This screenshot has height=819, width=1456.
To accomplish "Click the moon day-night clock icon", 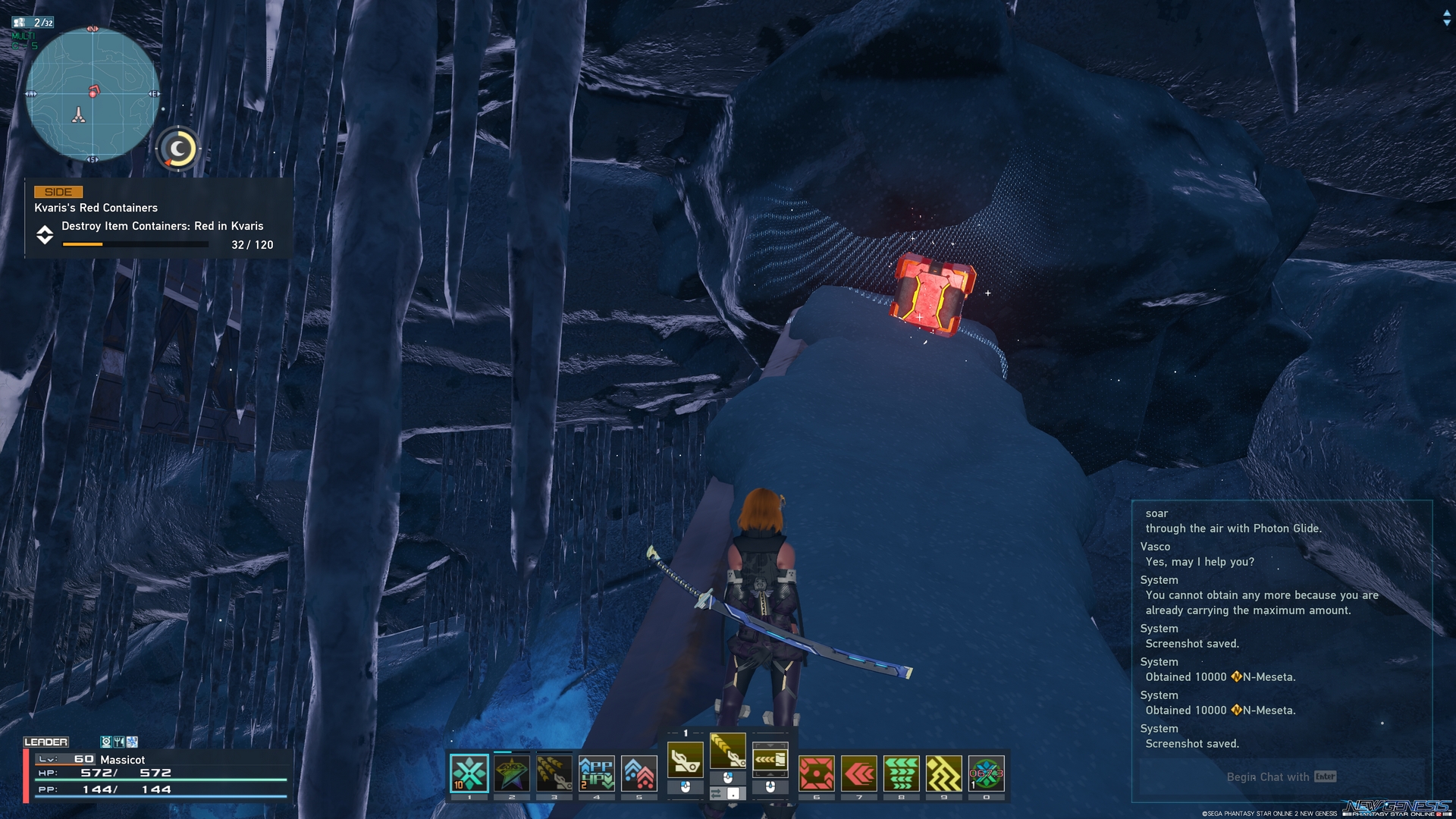I will point(178,149).
